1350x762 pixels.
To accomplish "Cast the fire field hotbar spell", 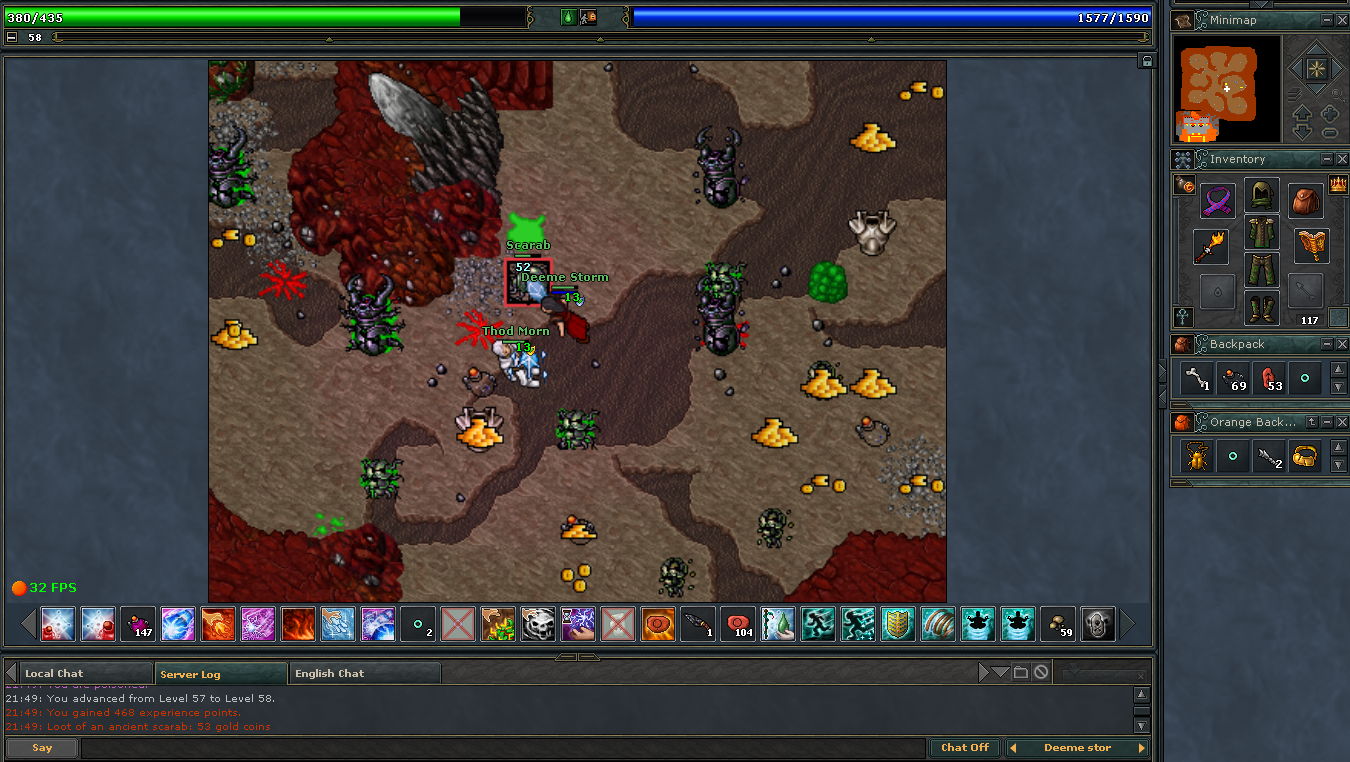I will (x=298, y=625).
